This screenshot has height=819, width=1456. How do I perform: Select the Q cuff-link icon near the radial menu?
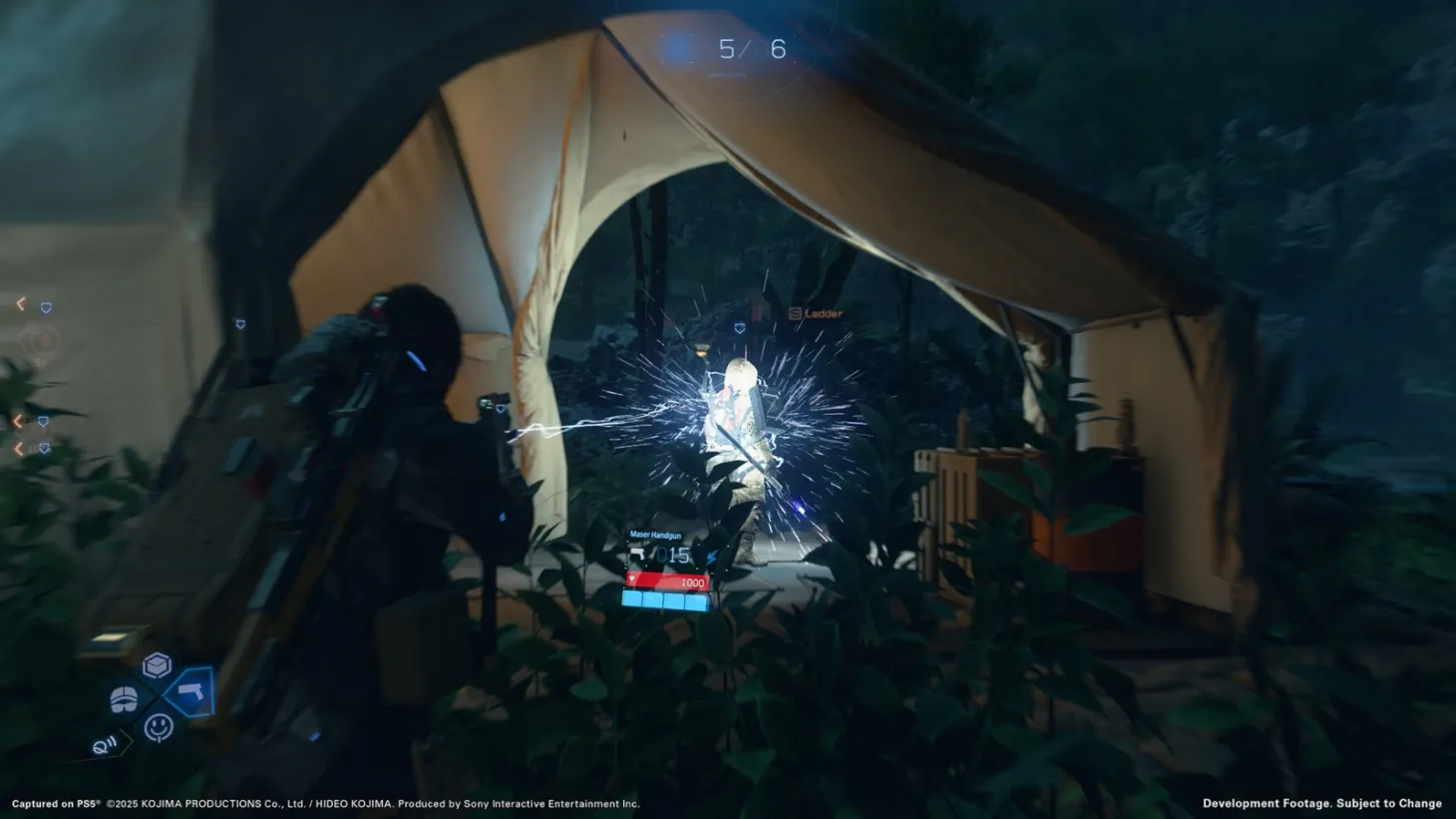coord(105,744)
